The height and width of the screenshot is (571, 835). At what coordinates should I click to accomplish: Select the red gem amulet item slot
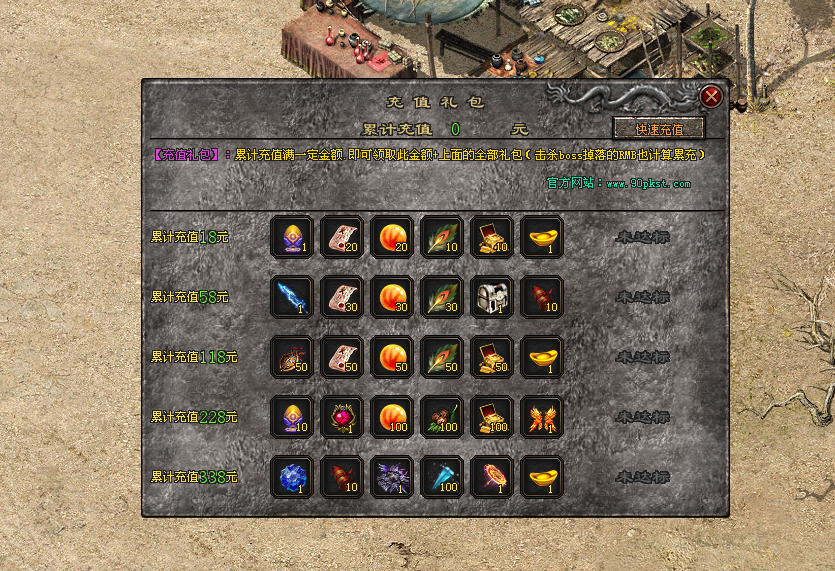point(342,417)
